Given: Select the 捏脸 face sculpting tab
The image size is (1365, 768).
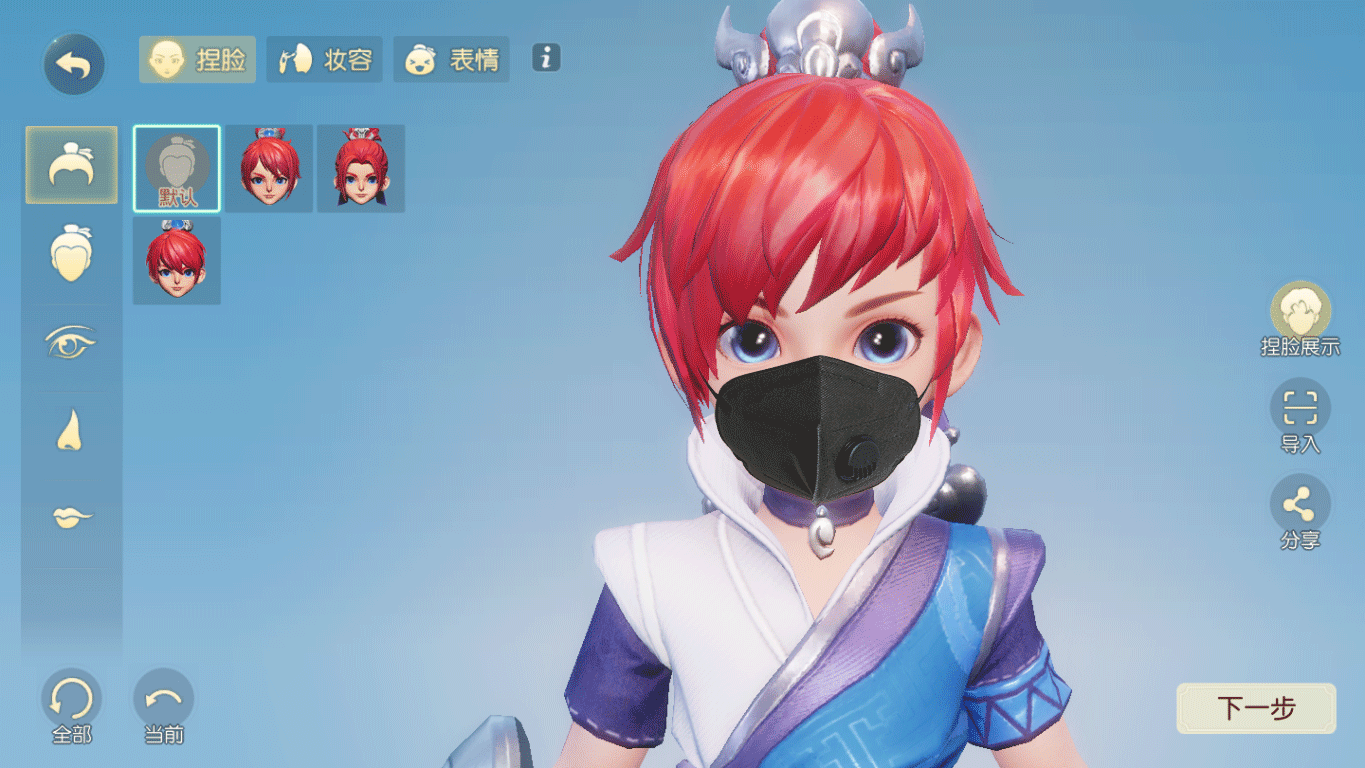Looking at the screenshot, I should coord(196,59).
